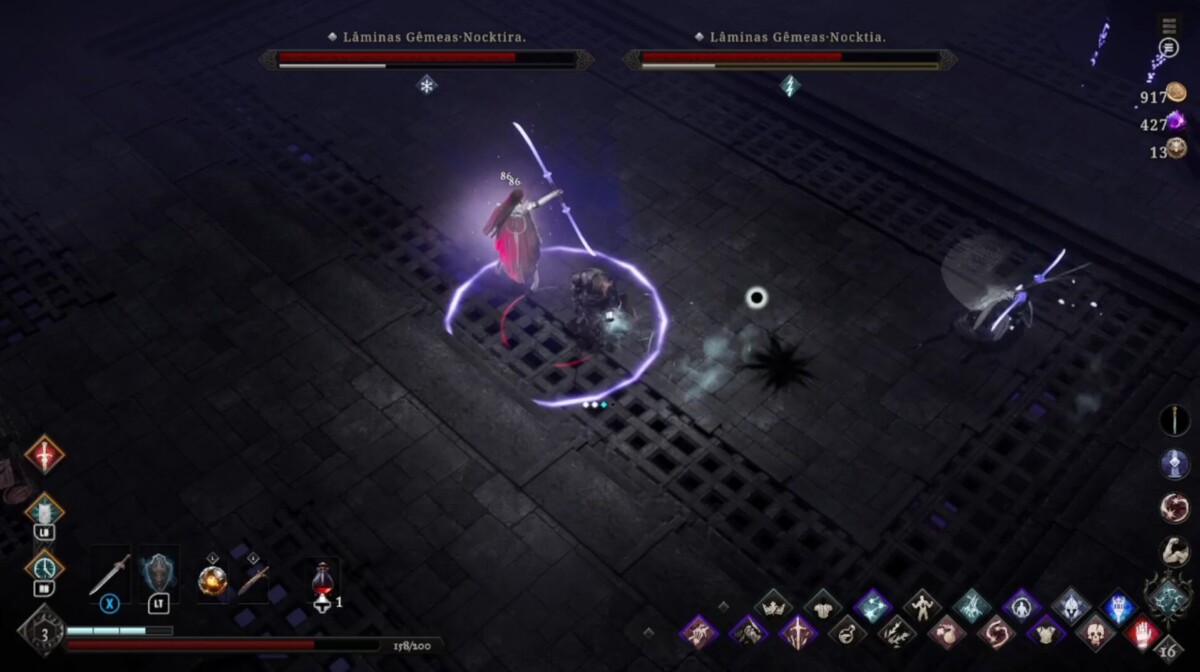Select the Nocktia lightning bolt icon
Screen dimensions: 1200x672
790,86
